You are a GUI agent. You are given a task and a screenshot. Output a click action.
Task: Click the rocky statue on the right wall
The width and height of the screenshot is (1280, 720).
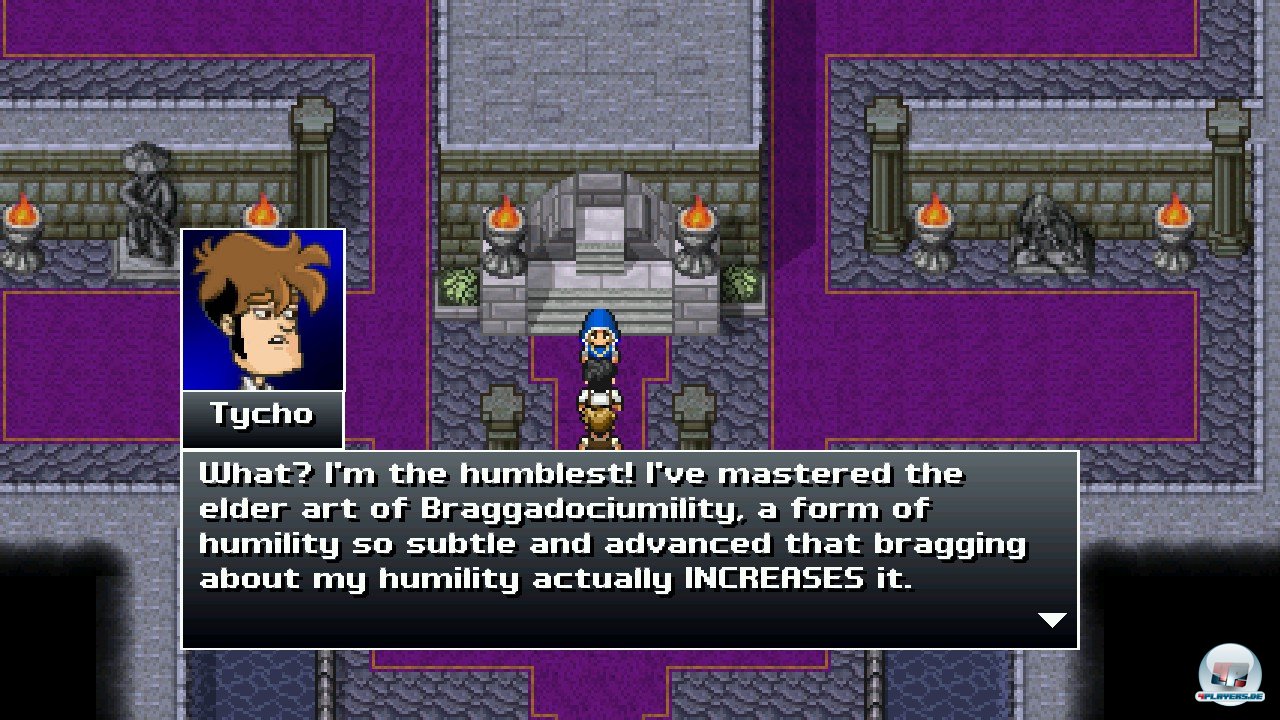pyautogui.click(x=1048, y=230)
